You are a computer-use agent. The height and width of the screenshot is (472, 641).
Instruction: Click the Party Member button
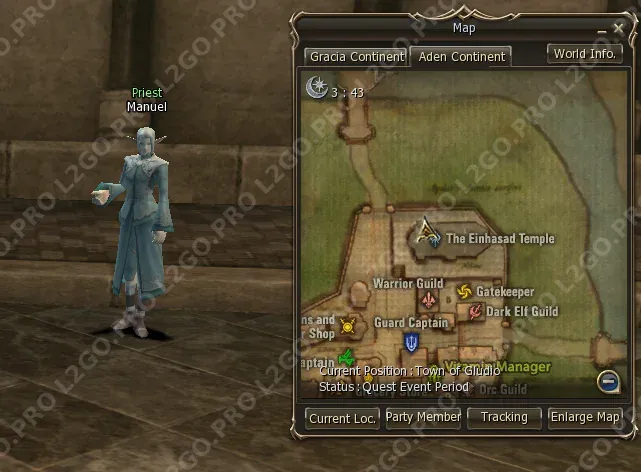423,417
